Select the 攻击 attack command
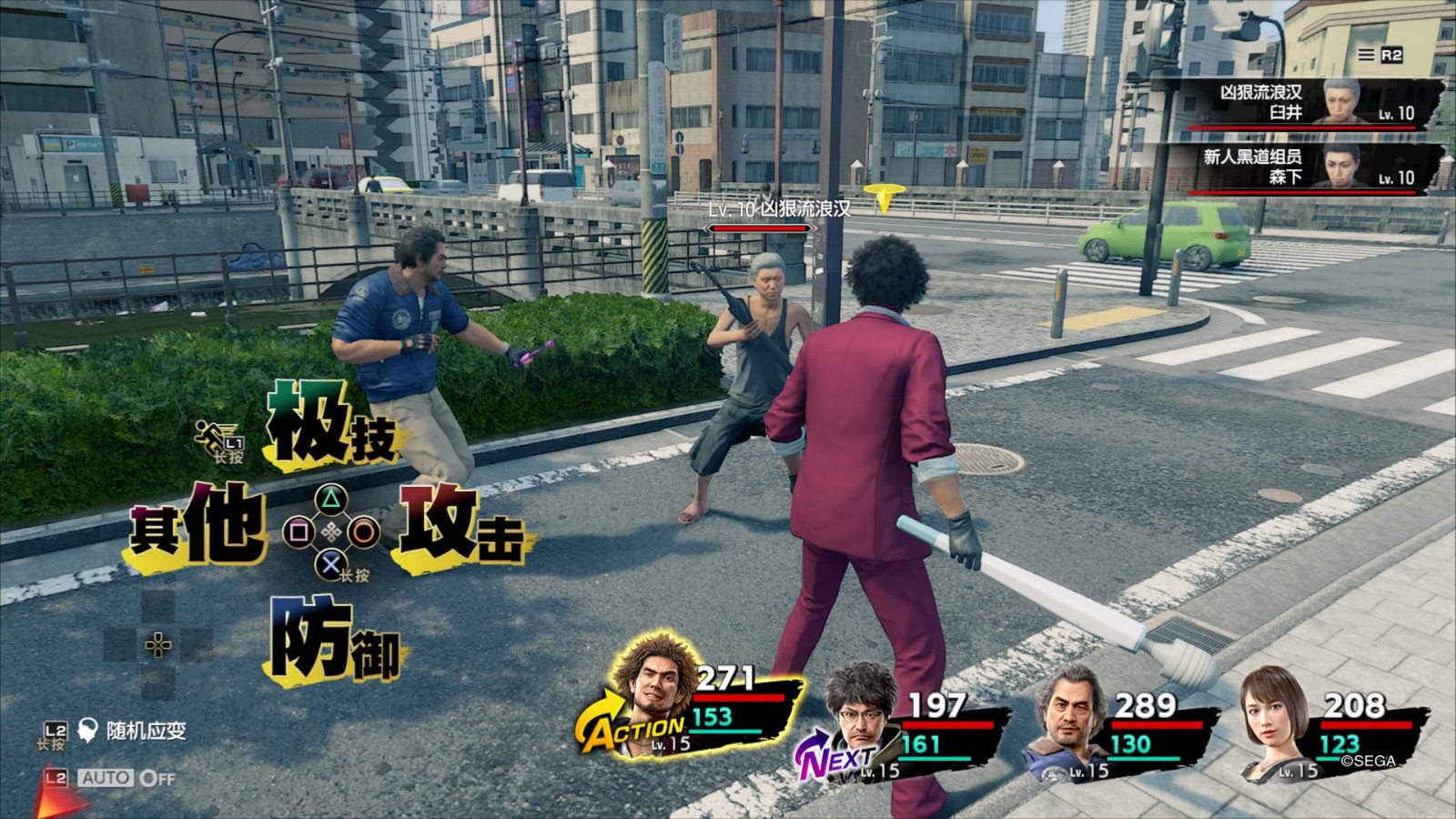The height and width of the screenshot is (819, 1456). click(461, 525)
